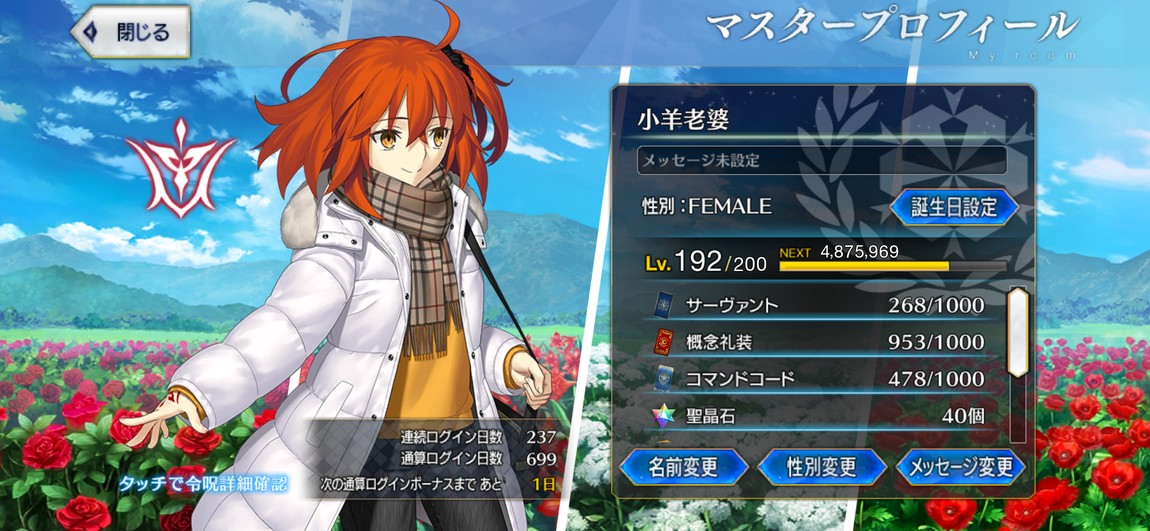Close the Master Profile with 閉じる
The image size is (1150, 531).
click(133, 32)
